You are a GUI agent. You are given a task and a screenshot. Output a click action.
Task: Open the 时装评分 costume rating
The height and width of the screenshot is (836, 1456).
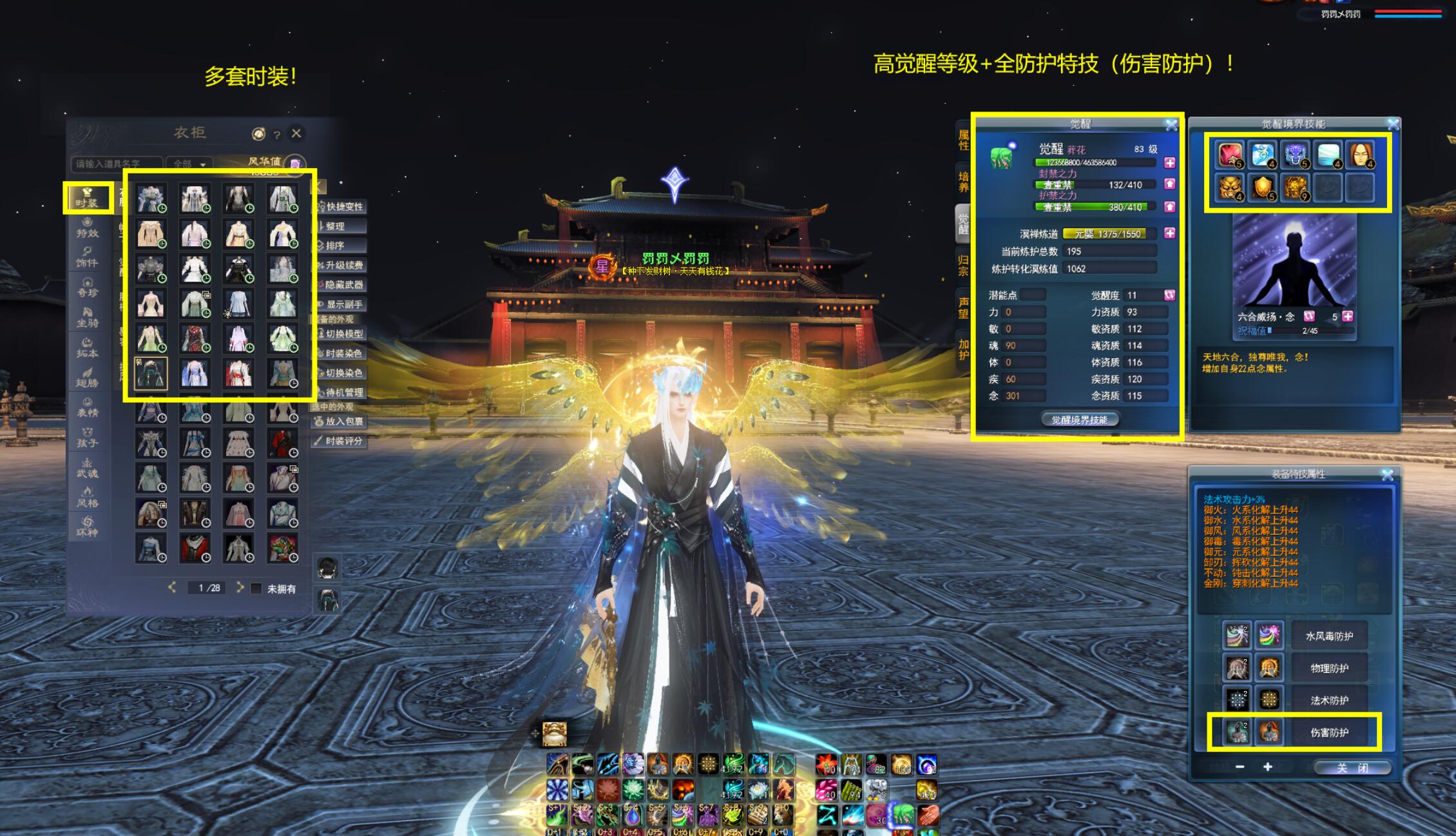[340, 441]
